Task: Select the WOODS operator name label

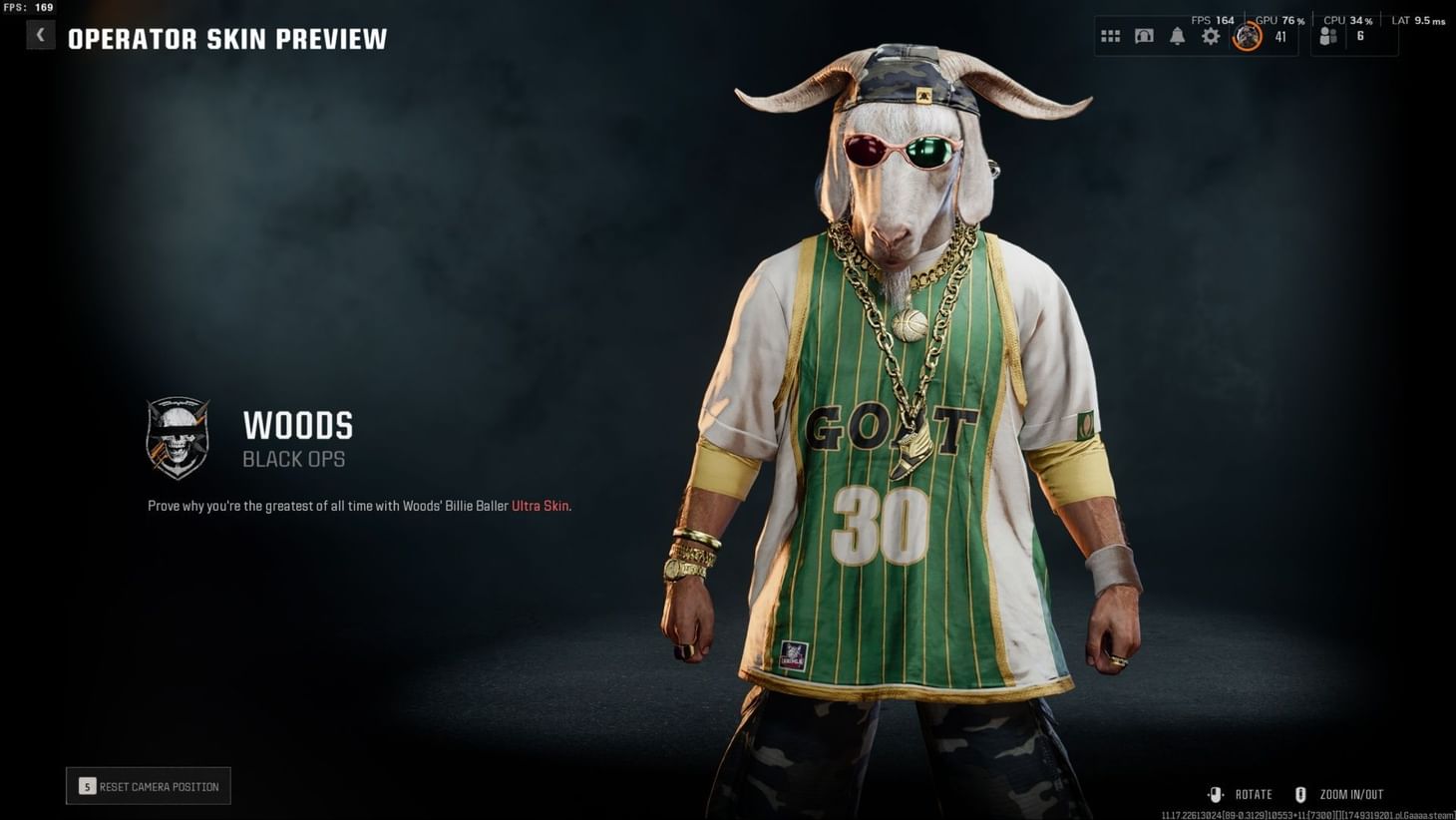Action: pyautogui.click(x=297, y=426)
